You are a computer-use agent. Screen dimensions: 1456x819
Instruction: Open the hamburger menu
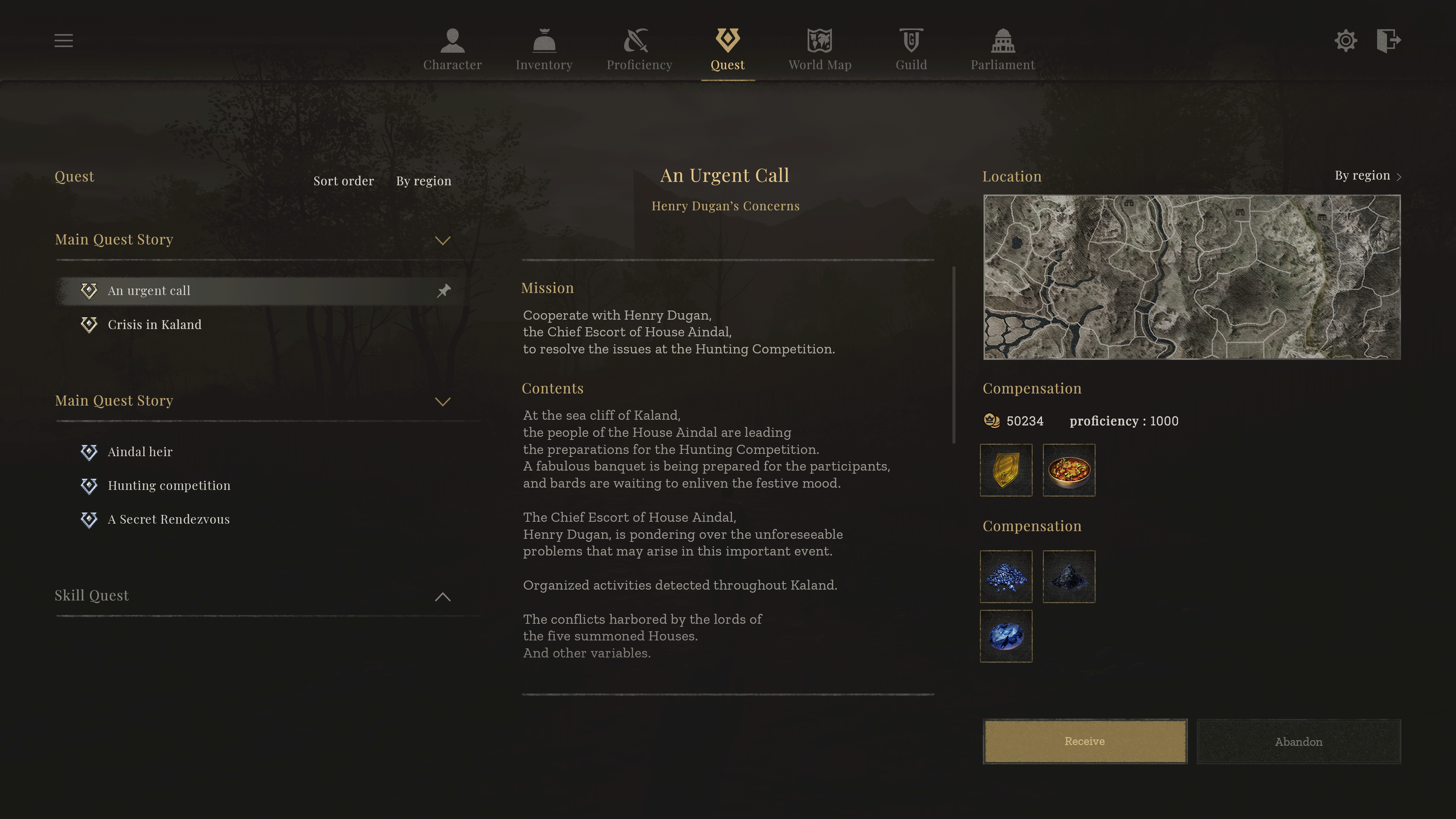click(63, 41)
